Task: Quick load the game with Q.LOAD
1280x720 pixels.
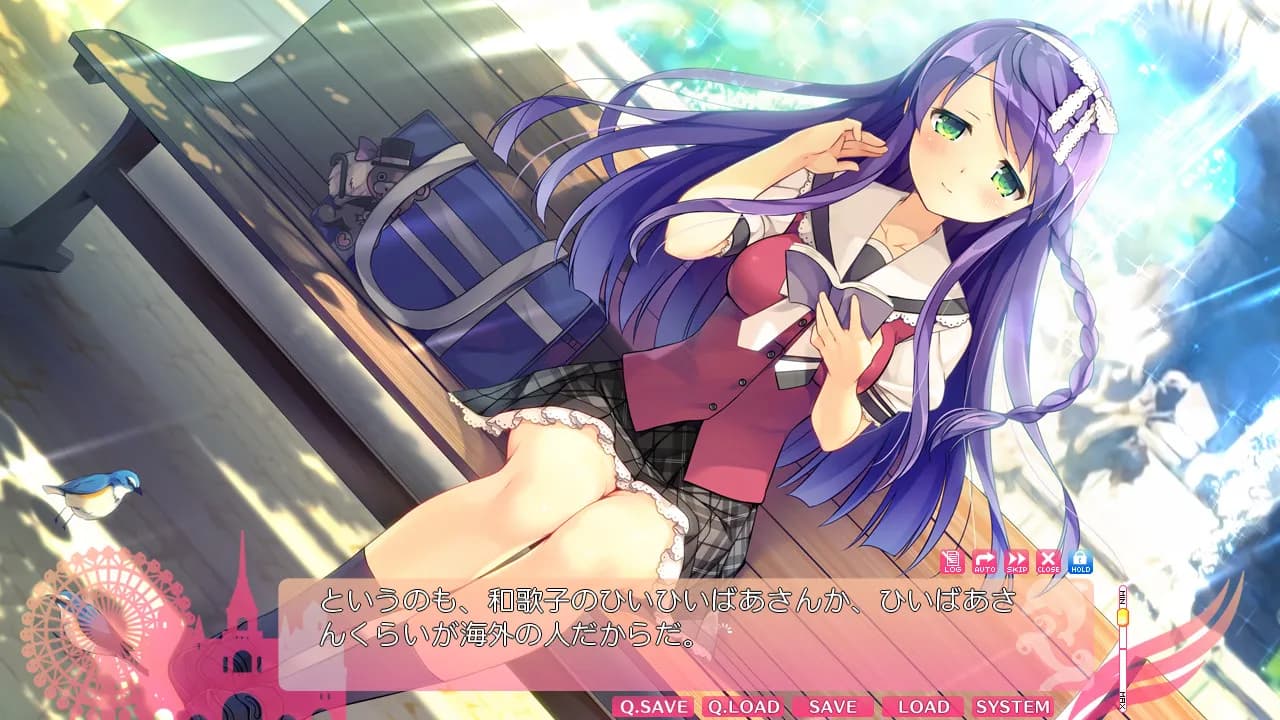Action: coord(745,707)
